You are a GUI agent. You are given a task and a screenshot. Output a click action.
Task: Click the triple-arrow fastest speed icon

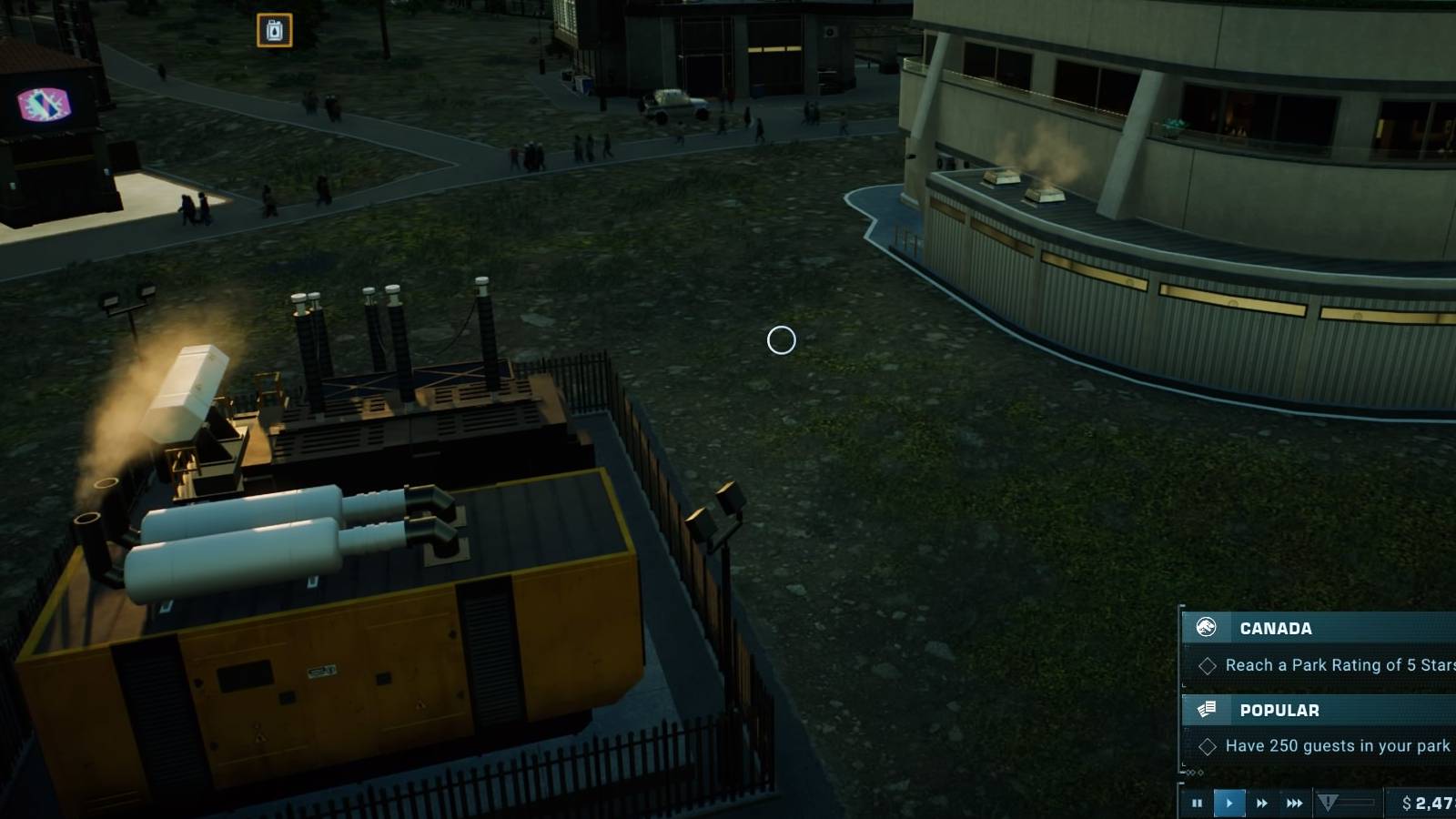click(x=1294, y=802)
